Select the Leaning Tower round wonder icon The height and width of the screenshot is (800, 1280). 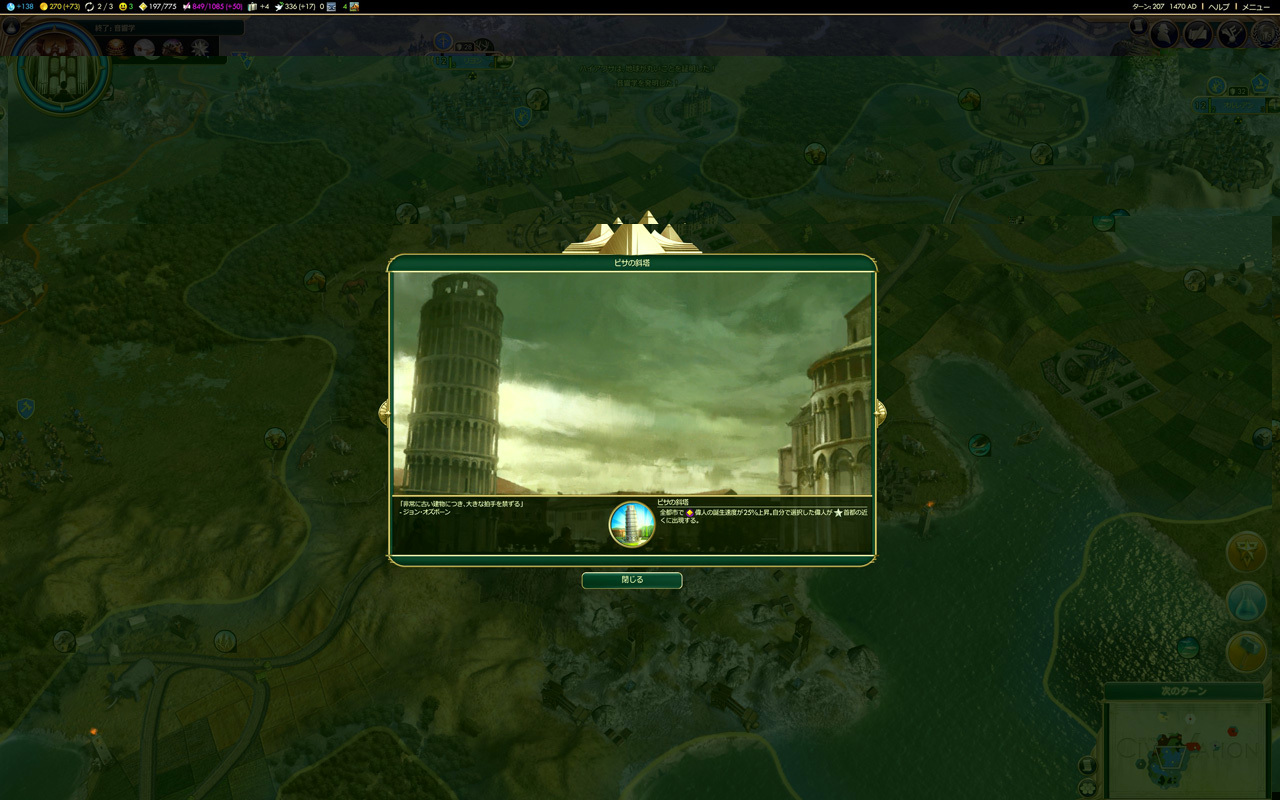[x=631, y=524]
